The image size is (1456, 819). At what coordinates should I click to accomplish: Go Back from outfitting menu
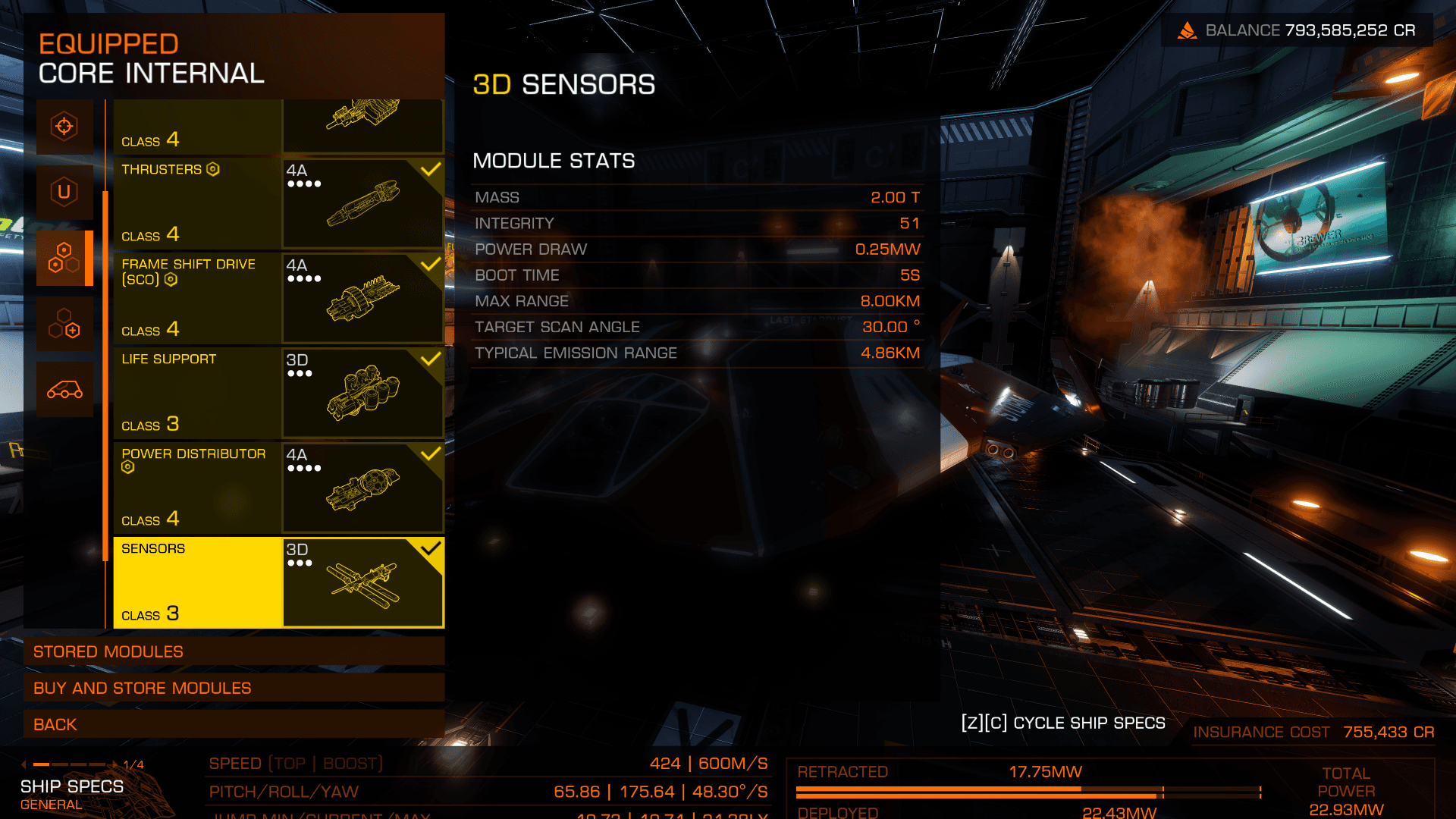(234, 724)
